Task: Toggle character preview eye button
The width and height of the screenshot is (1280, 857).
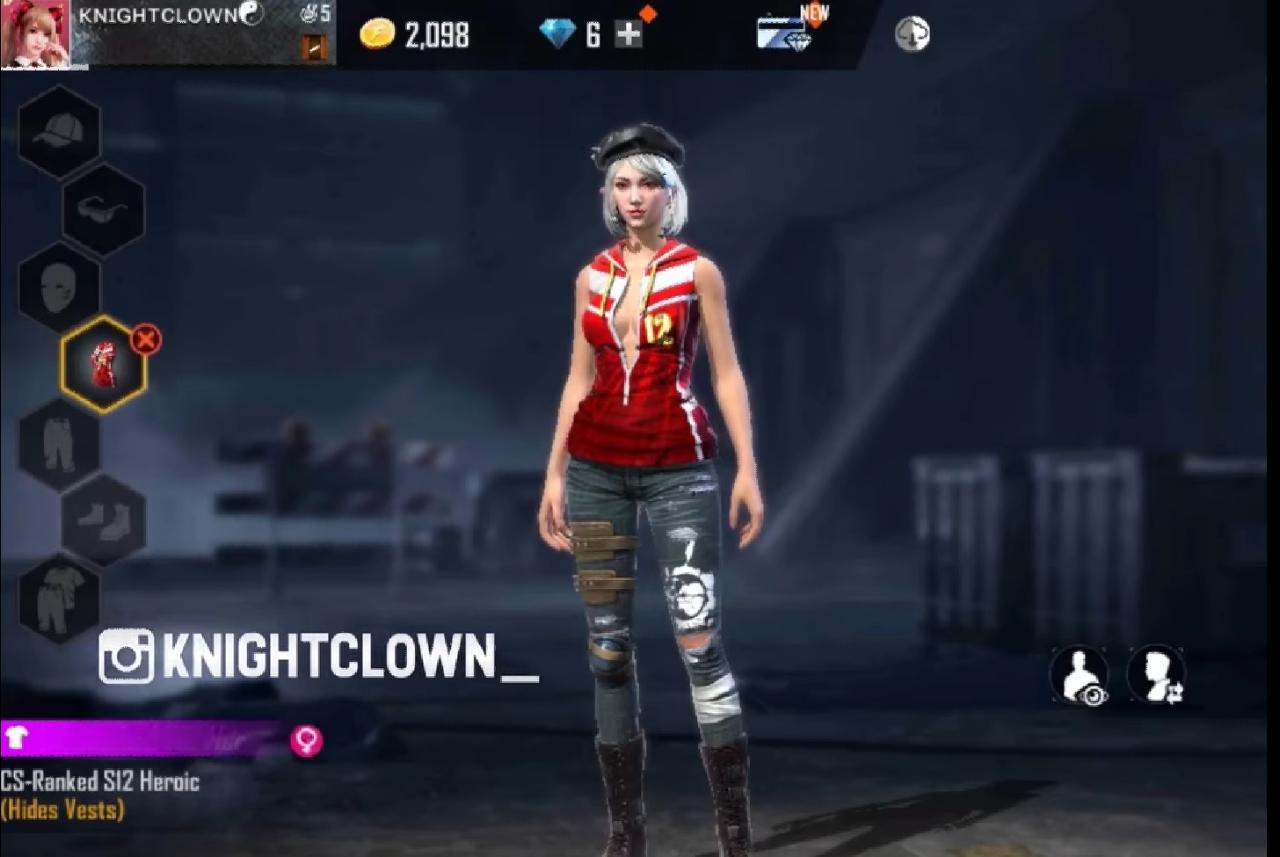Action: pos(1079,675)
